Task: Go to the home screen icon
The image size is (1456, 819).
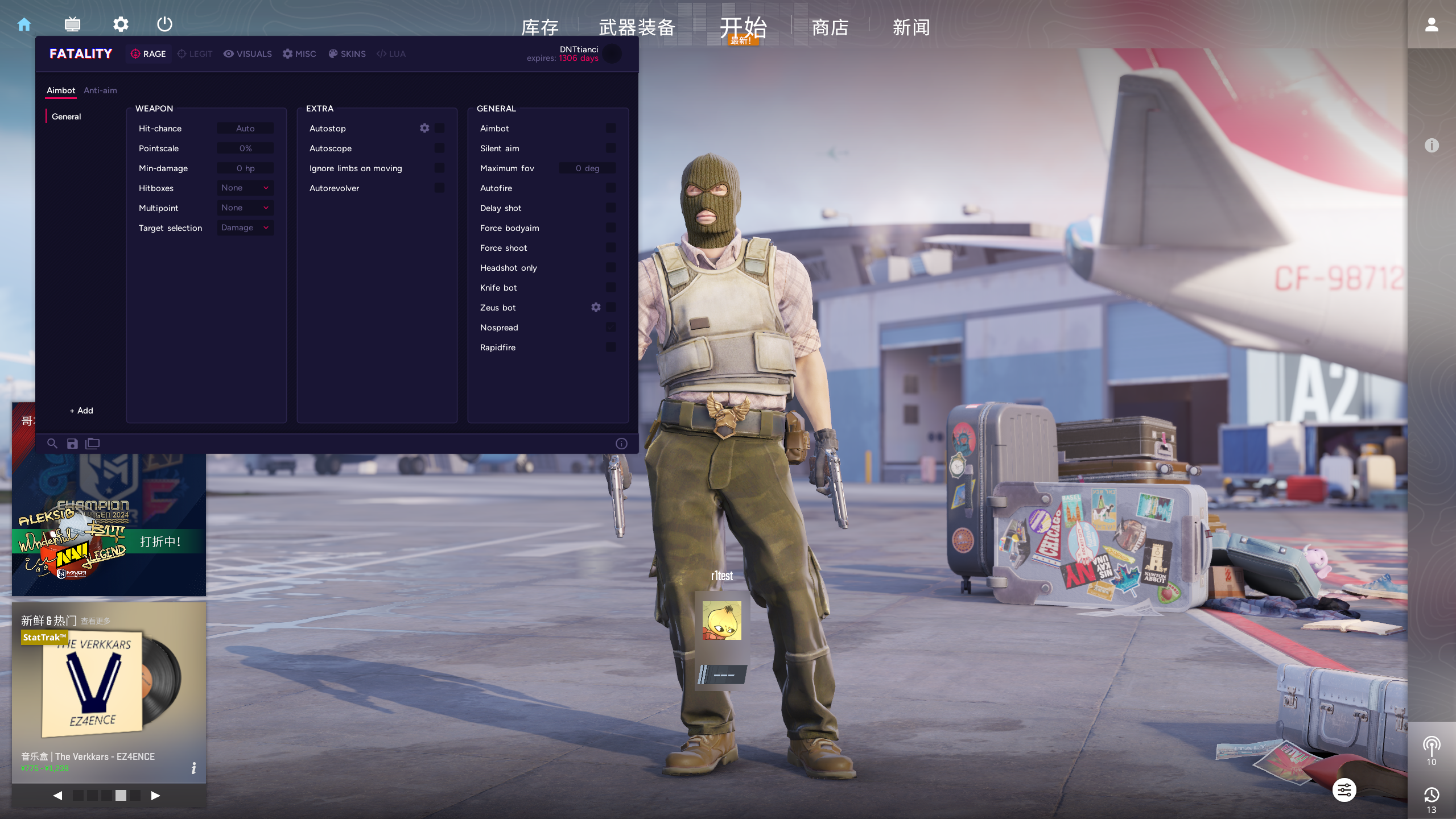Action: click(24, 24)
